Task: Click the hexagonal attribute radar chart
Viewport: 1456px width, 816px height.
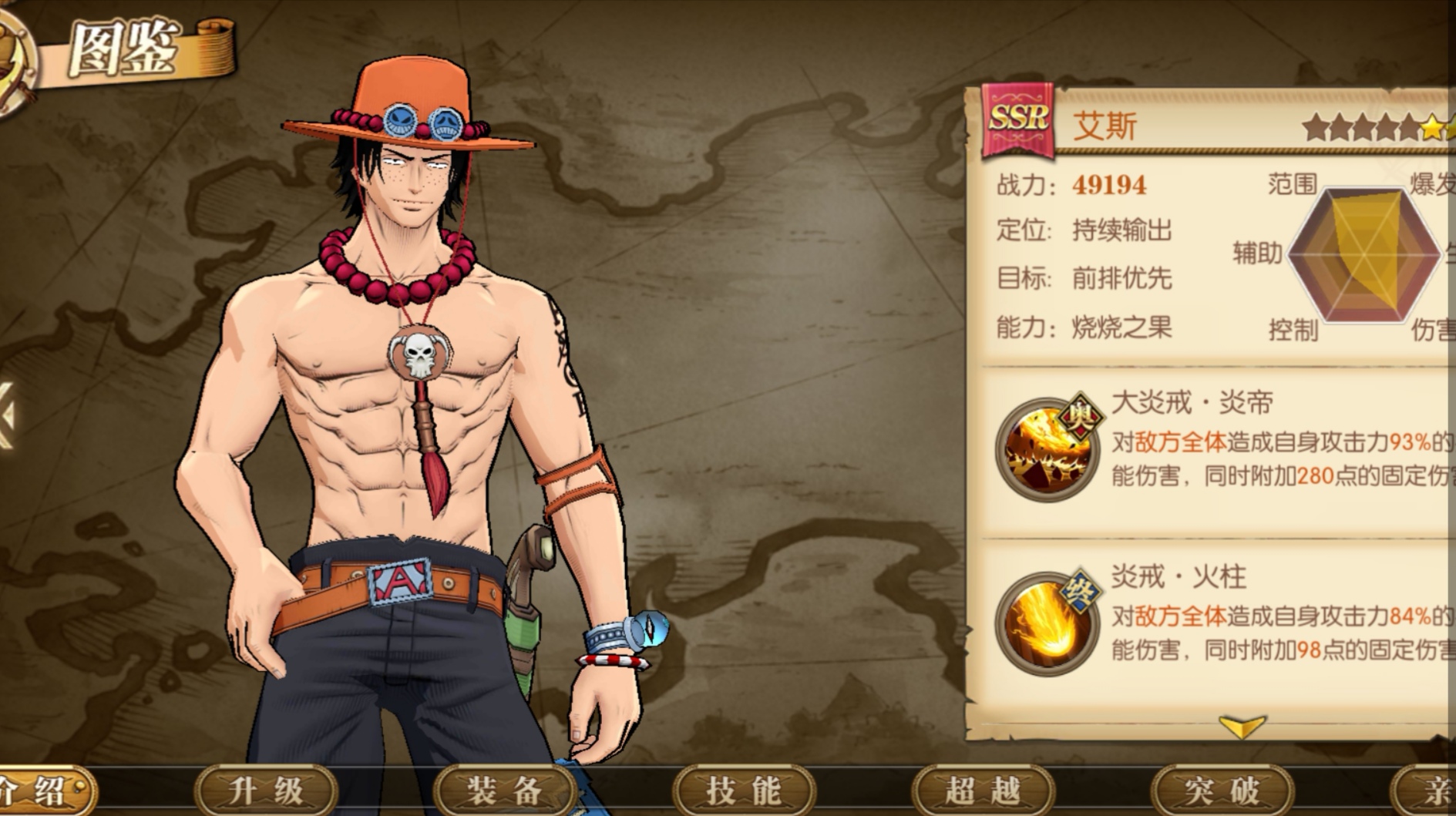Action: 1364,255
